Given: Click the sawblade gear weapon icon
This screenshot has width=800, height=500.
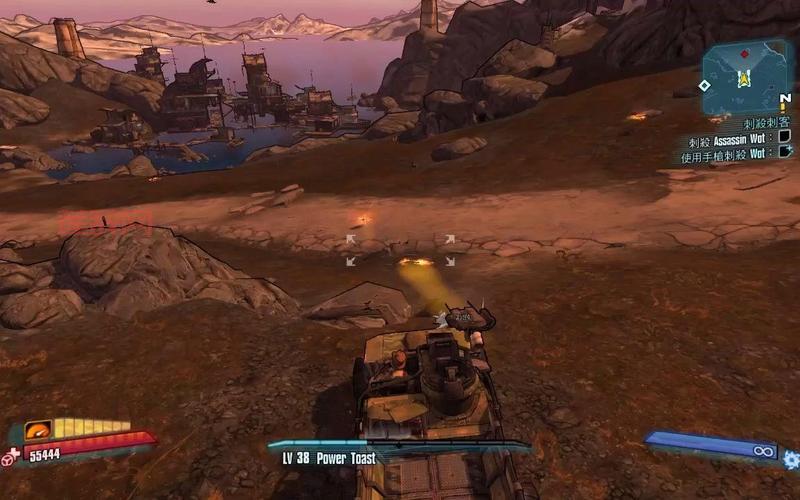Looking at the screenshot, I should [x=790, y=459].
